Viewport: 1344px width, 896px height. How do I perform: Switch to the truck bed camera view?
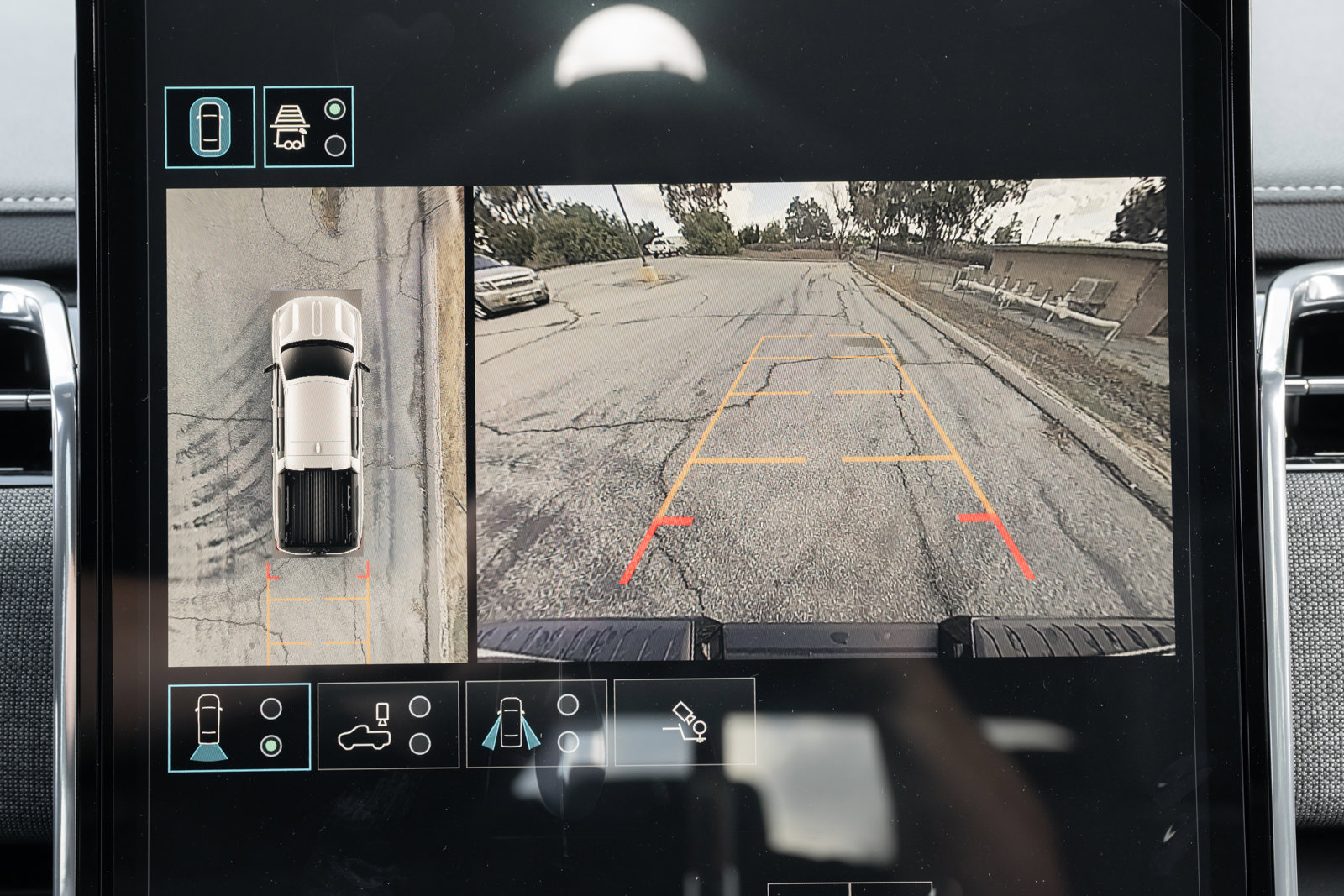point(388,726)
